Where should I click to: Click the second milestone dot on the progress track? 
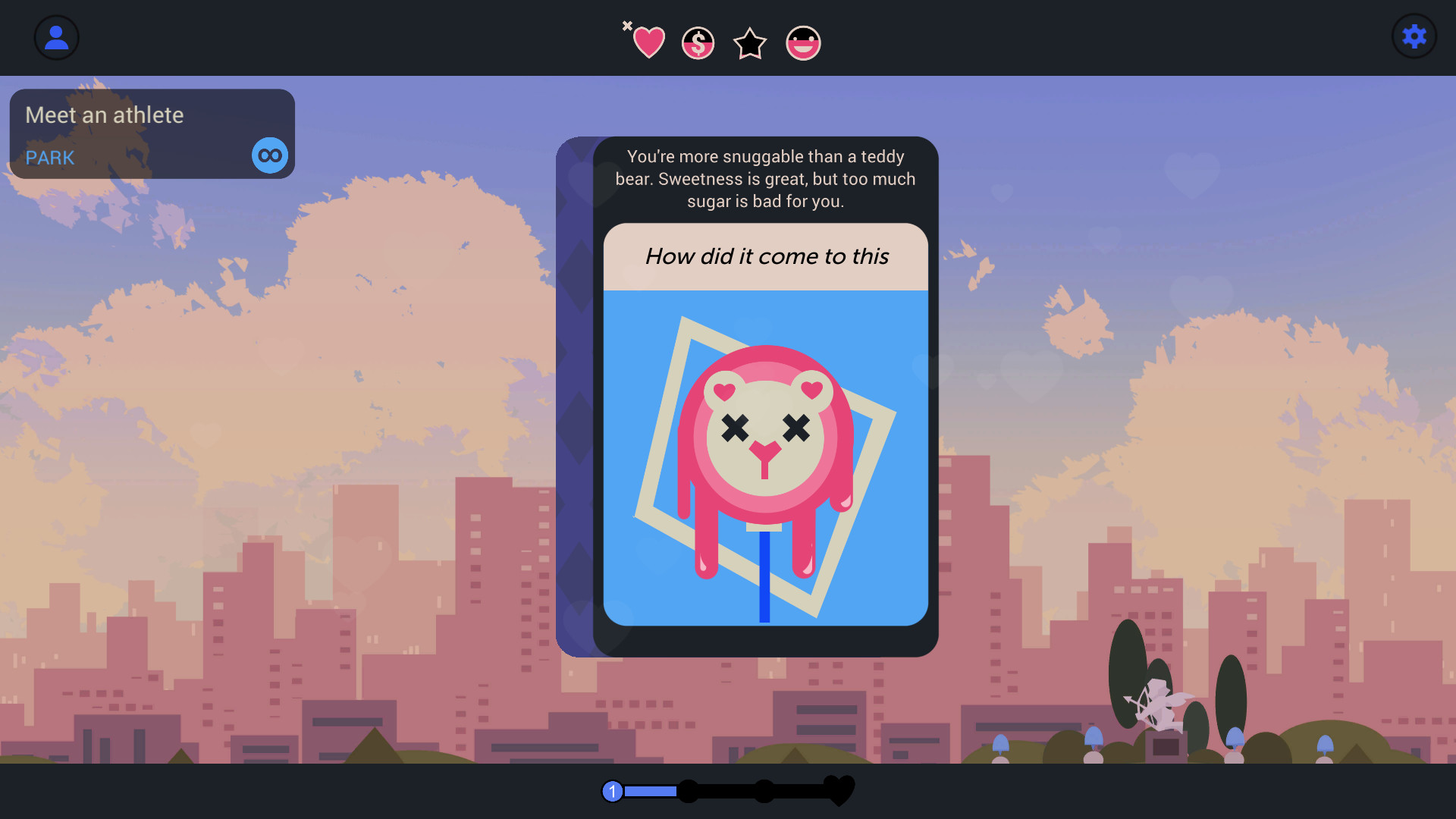point(764,791)
